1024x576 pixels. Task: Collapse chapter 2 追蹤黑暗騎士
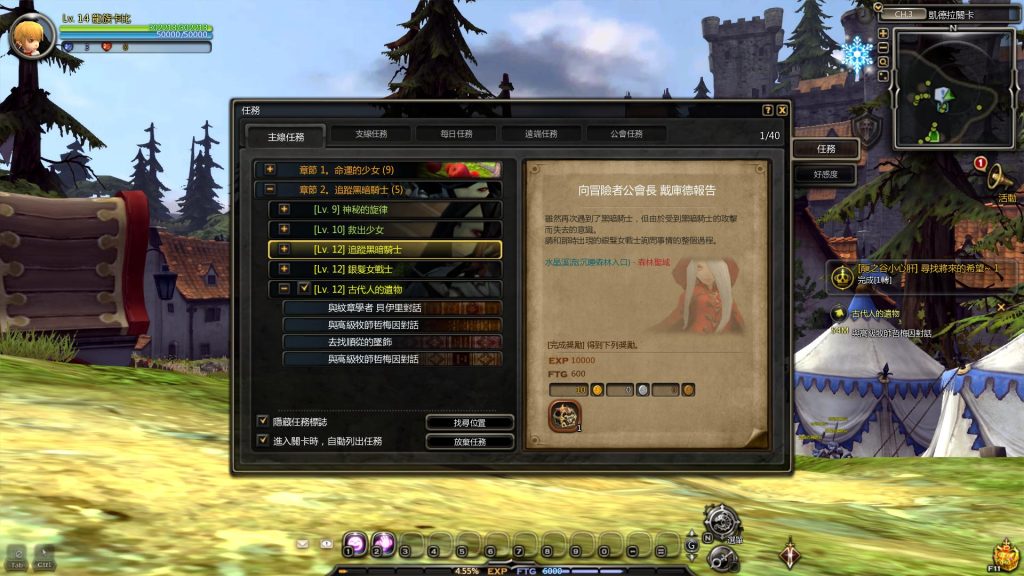[x=270, y=189]
